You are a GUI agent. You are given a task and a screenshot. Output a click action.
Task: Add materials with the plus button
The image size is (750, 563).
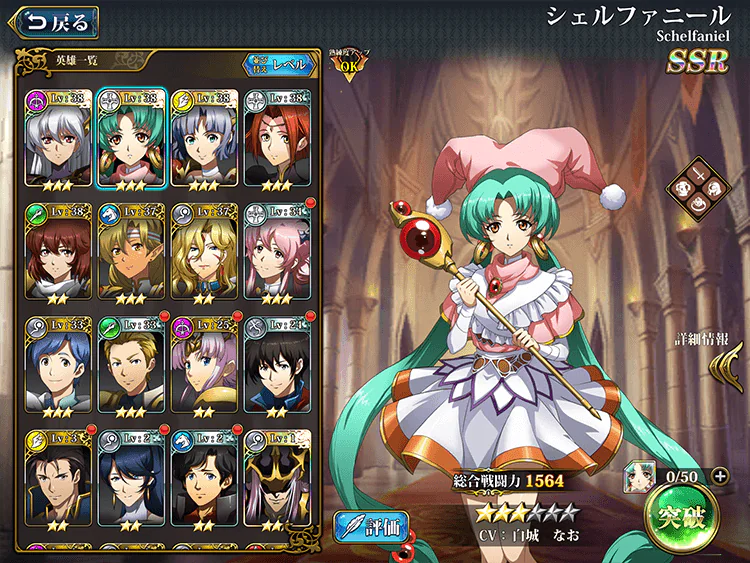pyautogui.click(x=722, y=475)
